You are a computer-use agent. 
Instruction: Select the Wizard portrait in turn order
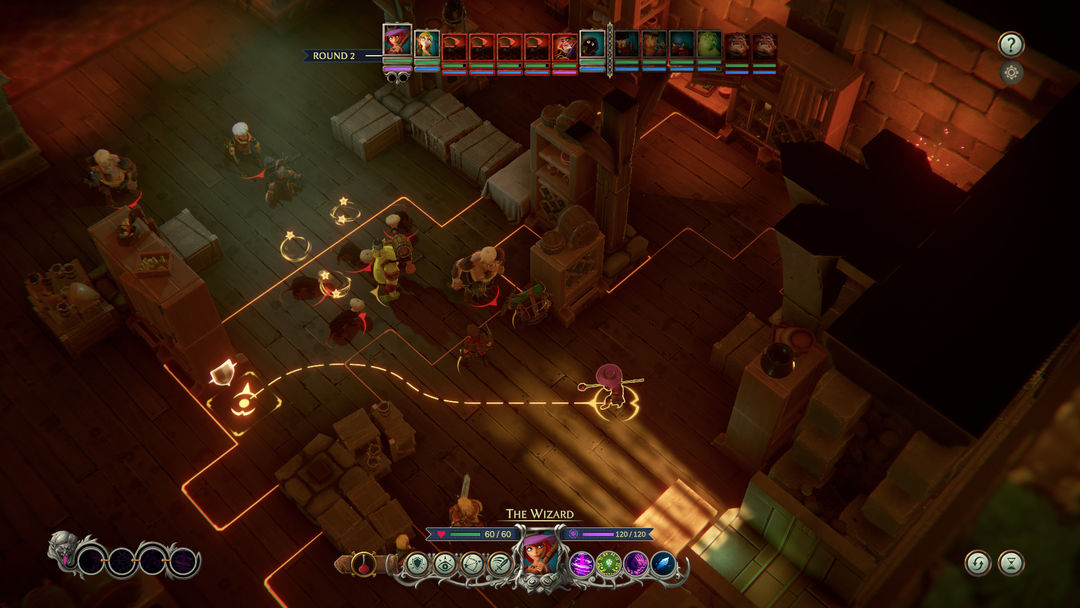click(397, 43)
